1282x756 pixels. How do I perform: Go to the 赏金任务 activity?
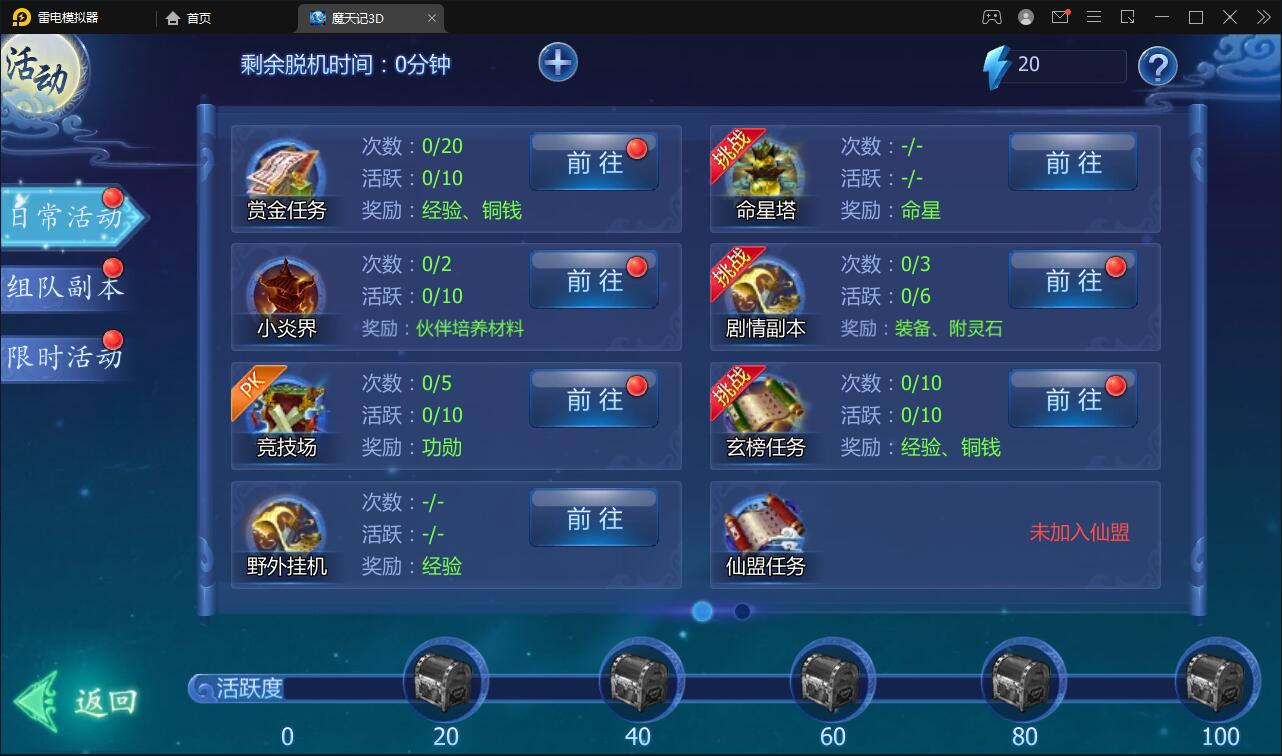coord(594,162)
